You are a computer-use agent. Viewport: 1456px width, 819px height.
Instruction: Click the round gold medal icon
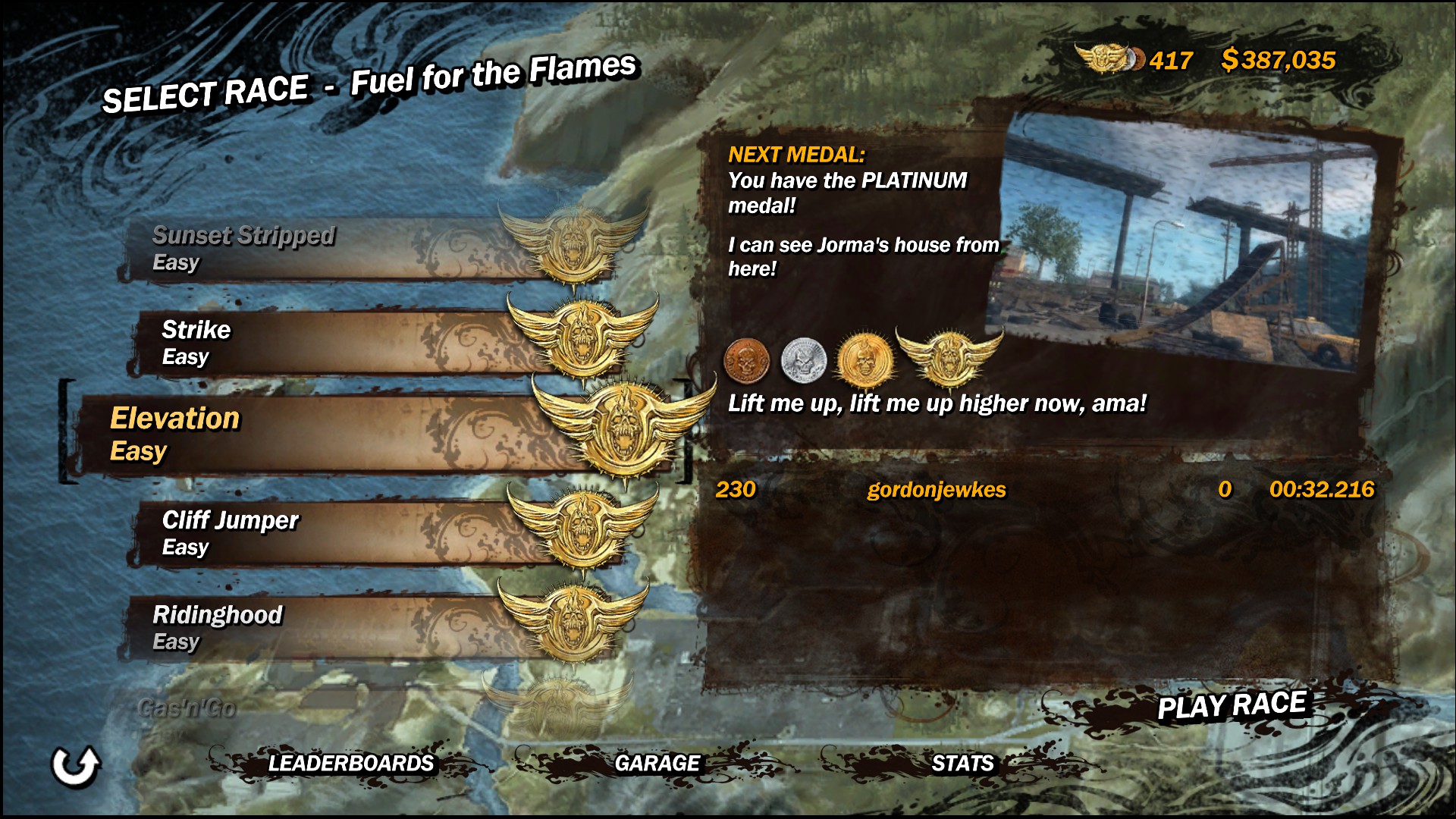(863, 359)
